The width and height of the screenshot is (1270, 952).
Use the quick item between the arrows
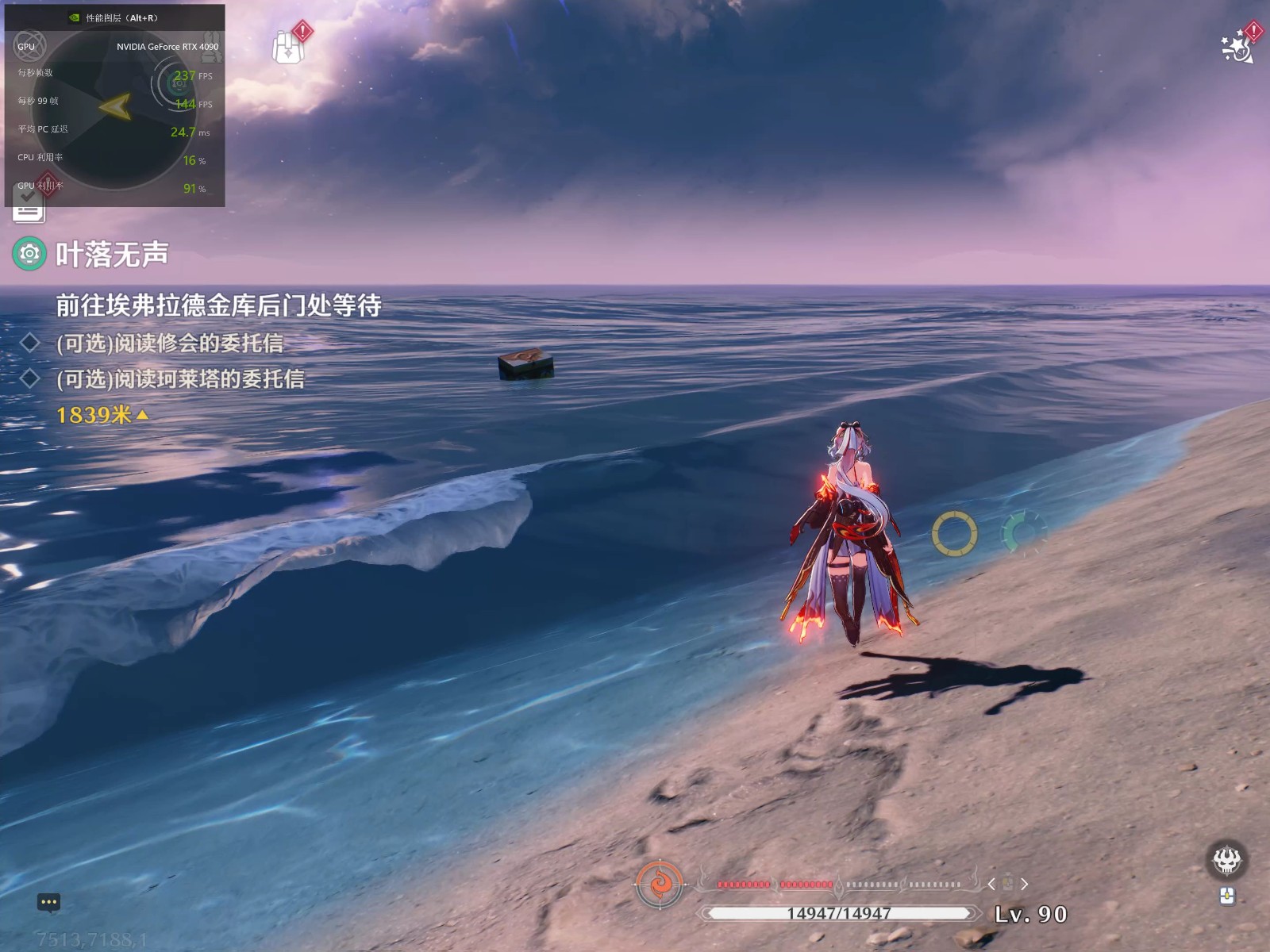[1008, 883]
